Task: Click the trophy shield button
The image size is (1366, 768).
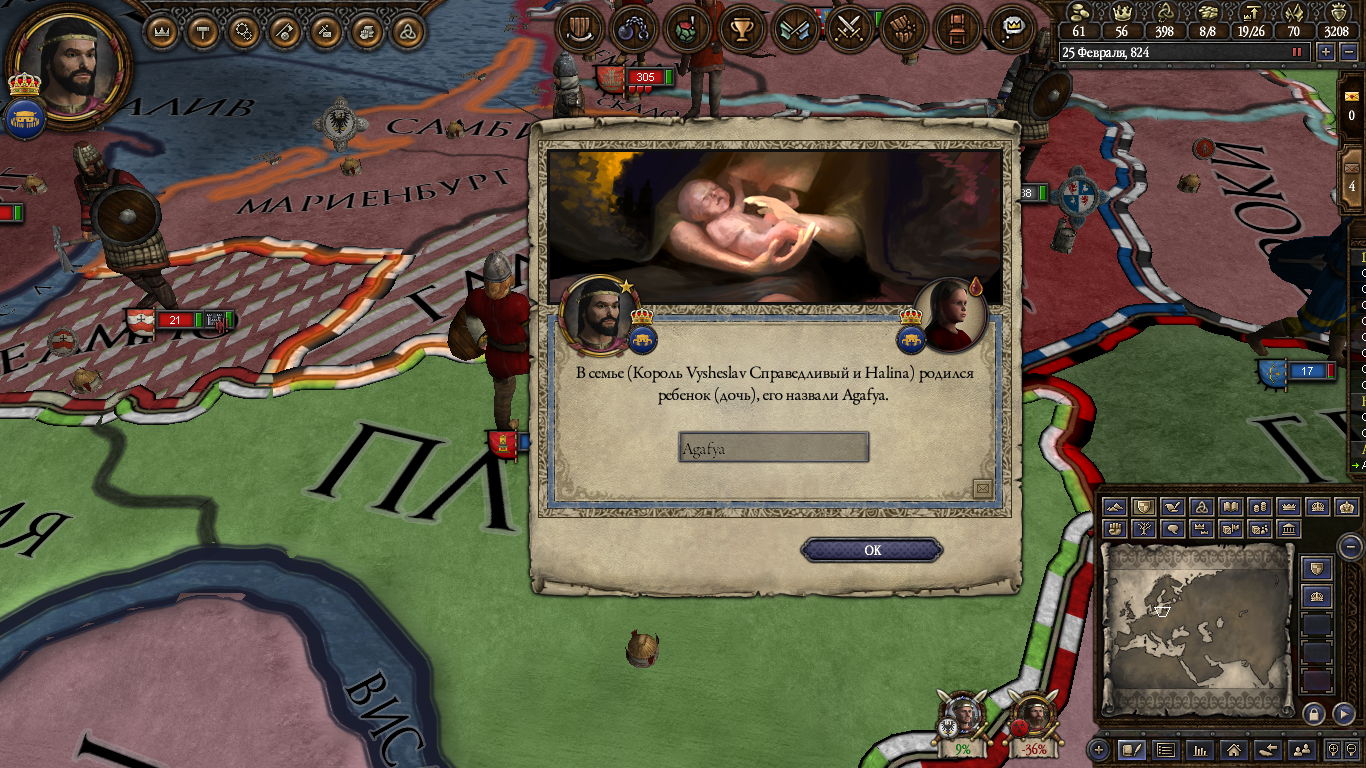Action: click(741, 29)
